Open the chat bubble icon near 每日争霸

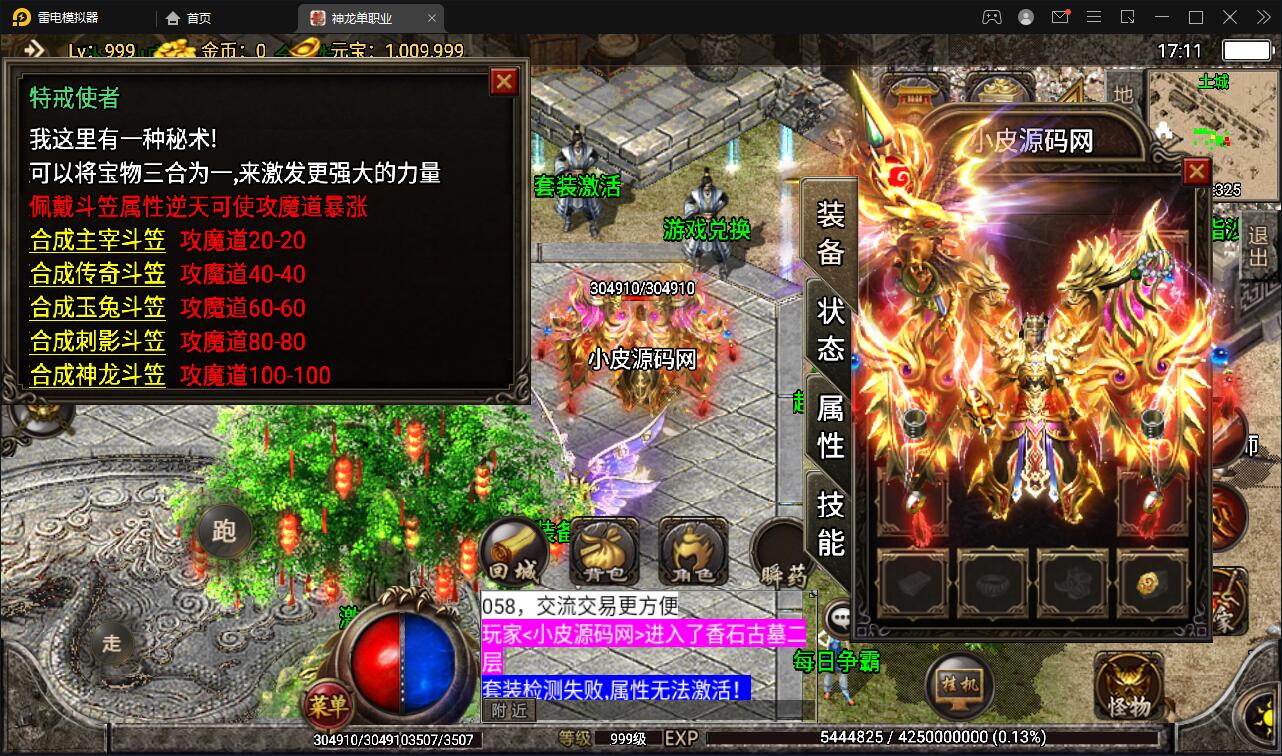[836, 619]
